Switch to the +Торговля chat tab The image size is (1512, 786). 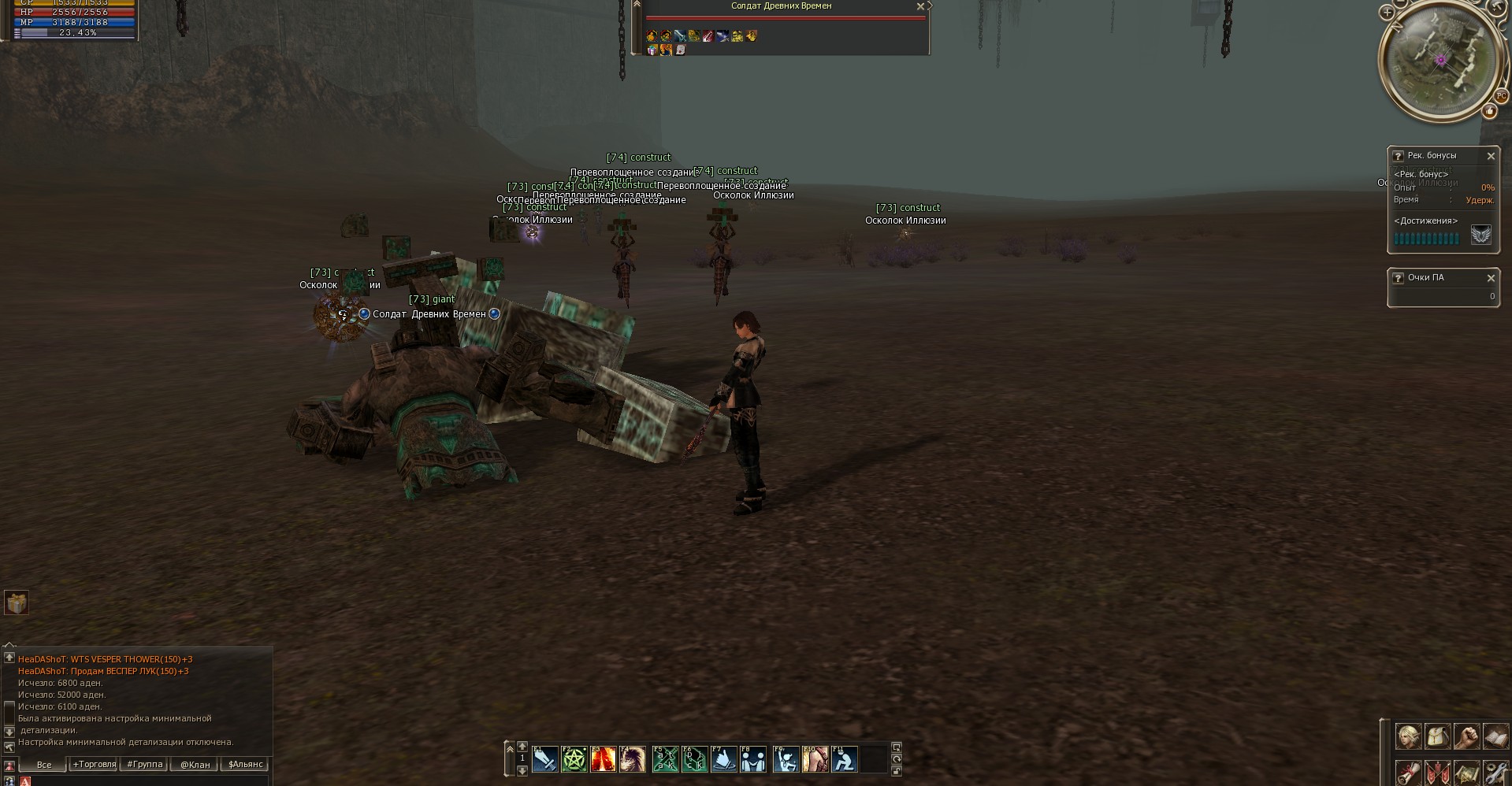(94, 764)
